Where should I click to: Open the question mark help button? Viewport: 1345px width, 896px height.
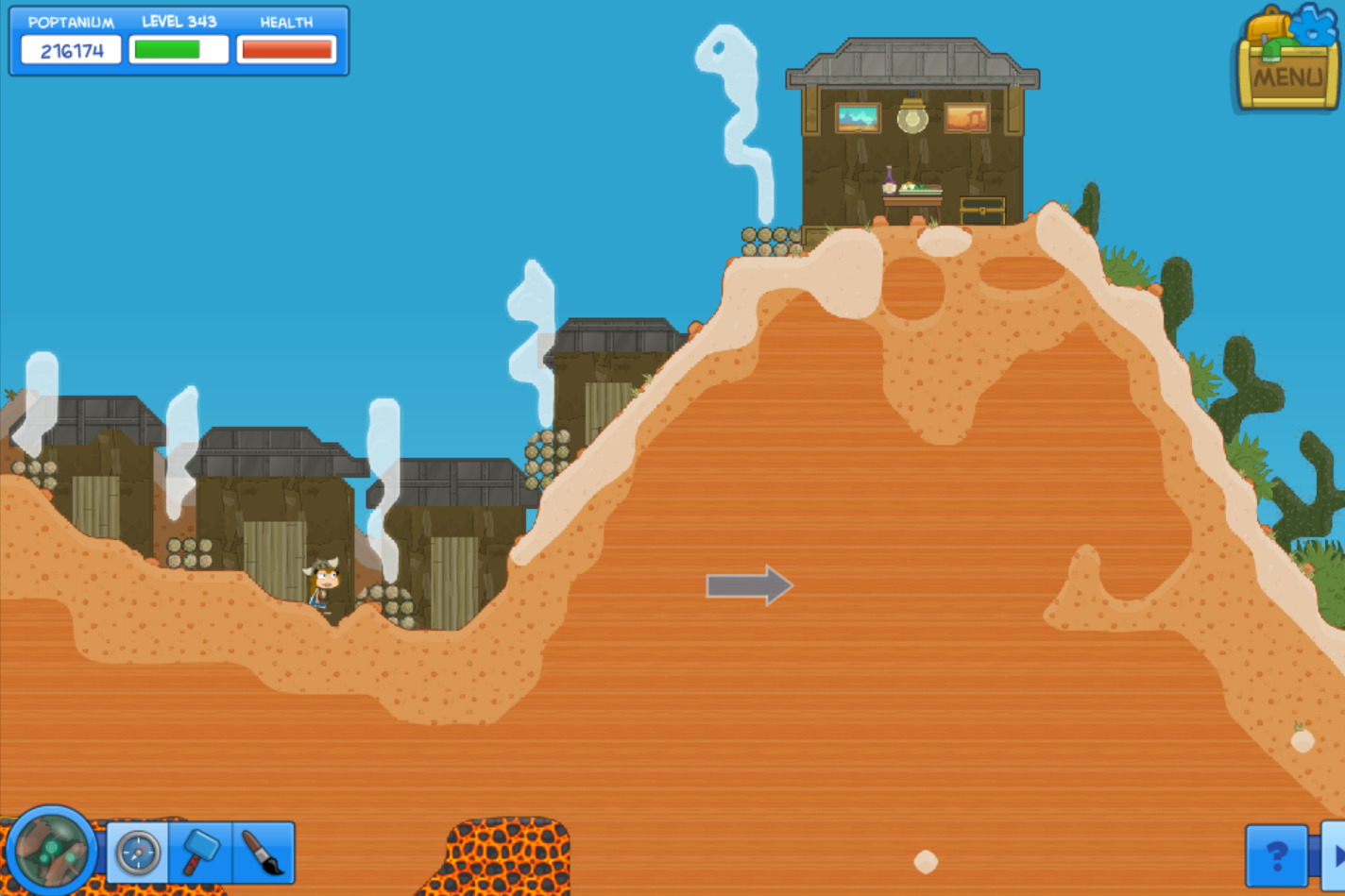click(x=1277, y=856)
